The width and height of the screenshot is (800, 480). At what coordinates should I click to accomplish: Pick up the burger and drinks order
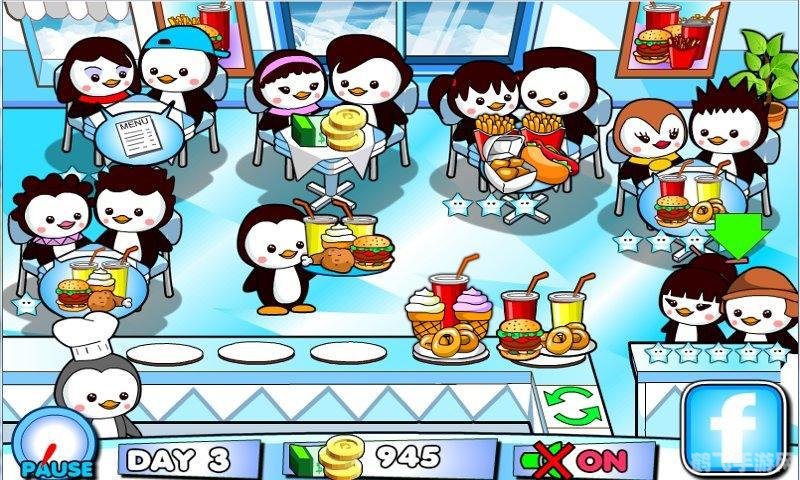pyautogui.click(x=543, y=320)
